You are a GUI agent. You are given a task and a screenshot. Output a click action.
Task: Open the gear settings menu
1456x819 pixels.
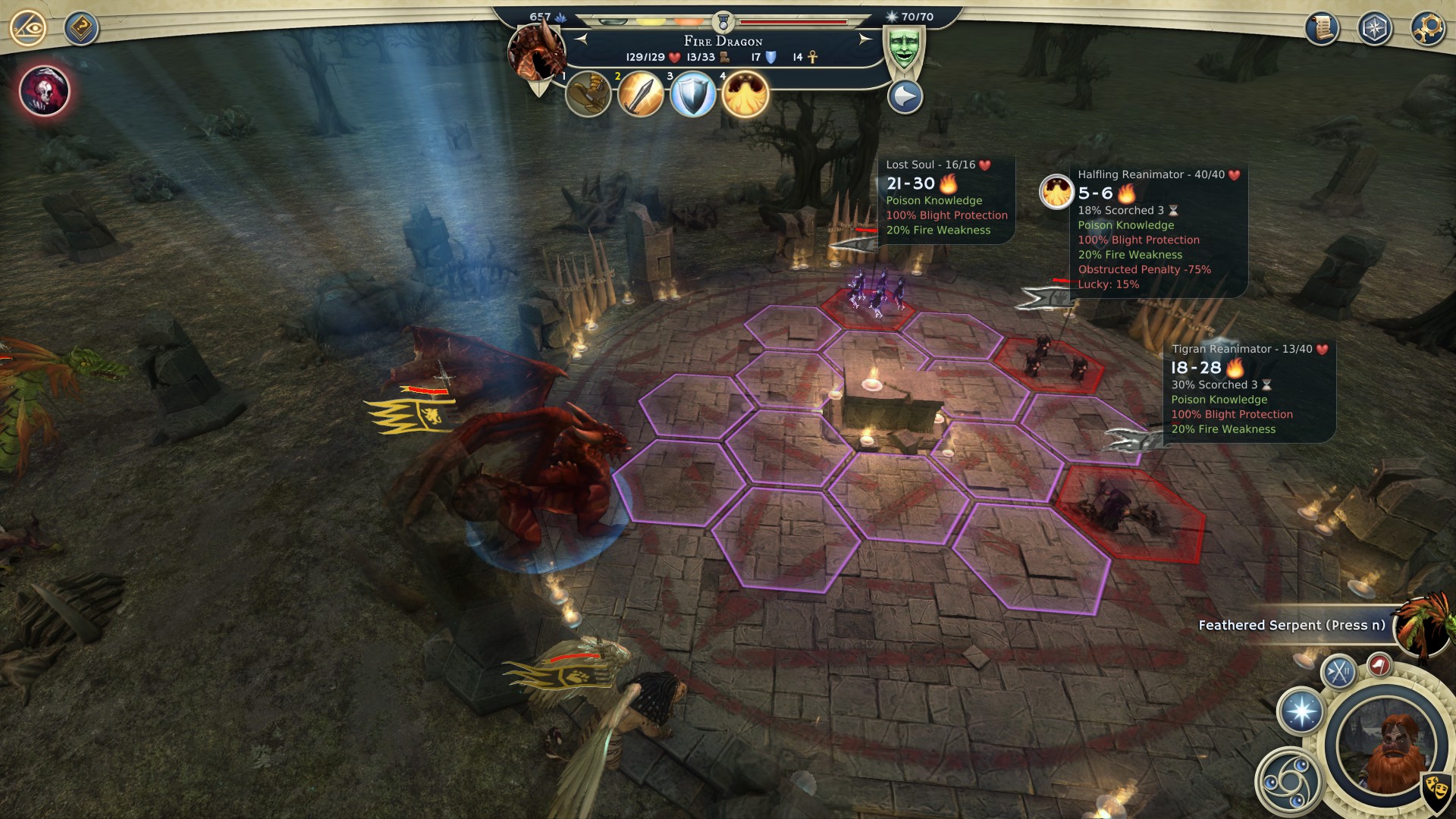(x=1428, y=29)
